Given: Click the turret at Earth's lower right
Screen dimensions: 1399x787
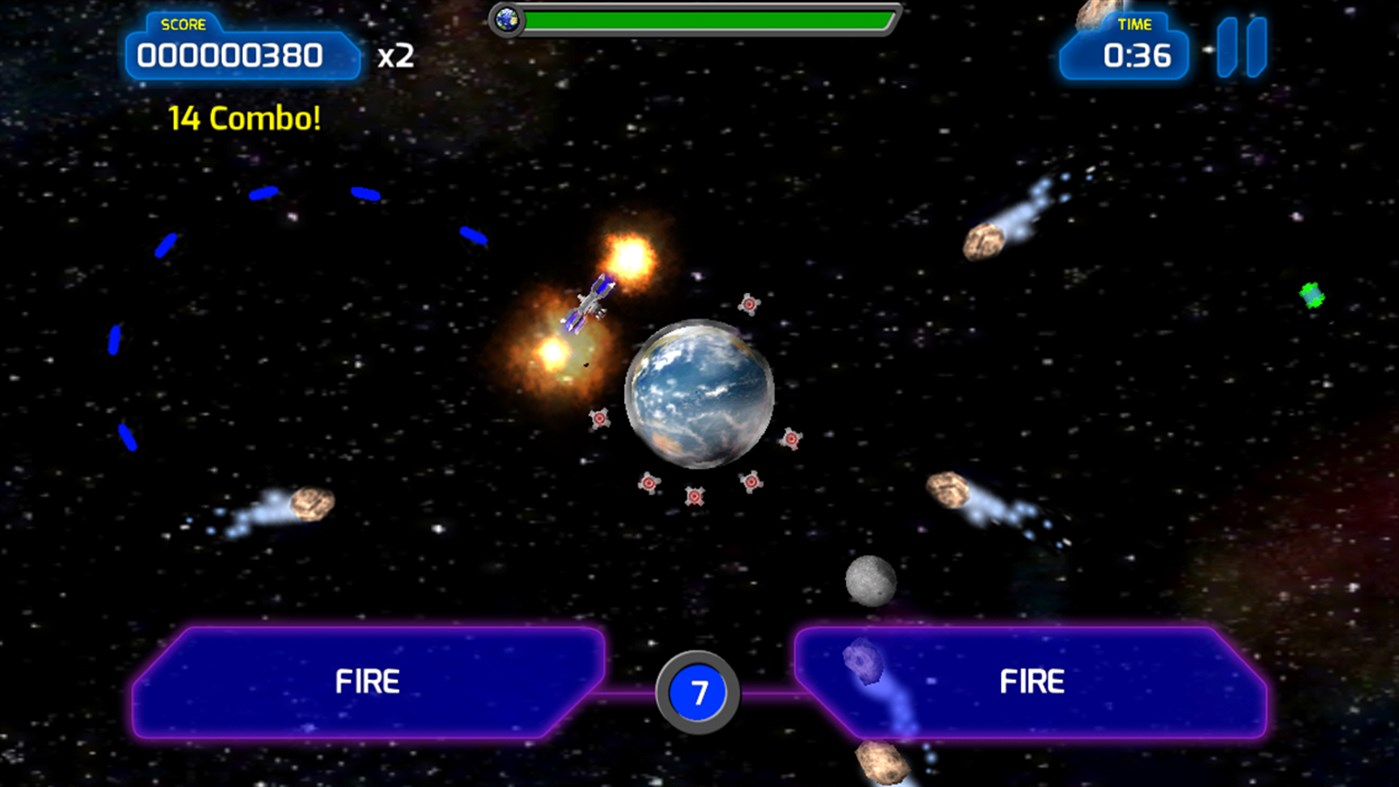Looking at the screenshot, I should coord(792,437).
